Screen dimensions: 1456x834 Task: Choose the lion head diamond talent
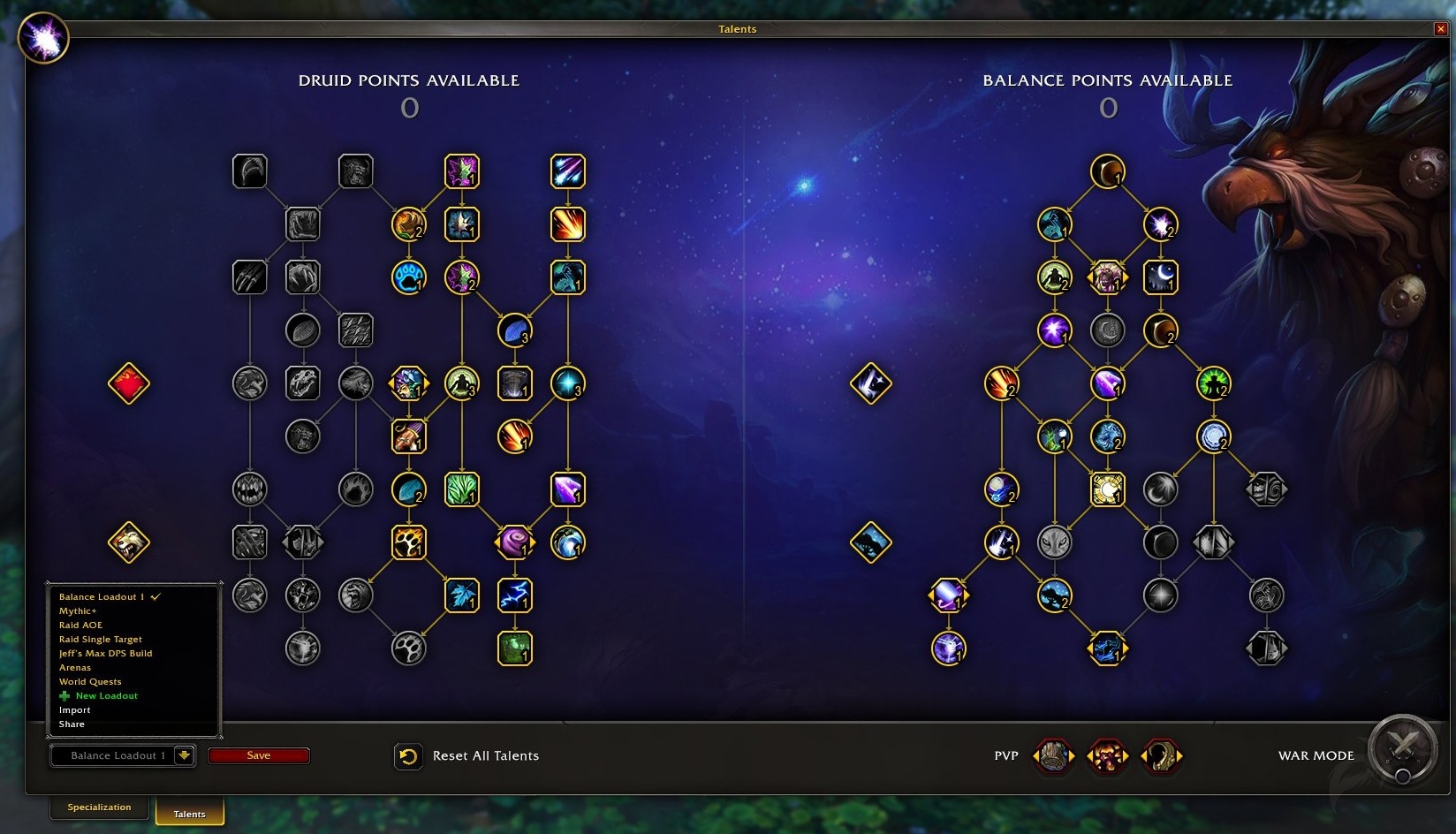(x=128, y=542)
